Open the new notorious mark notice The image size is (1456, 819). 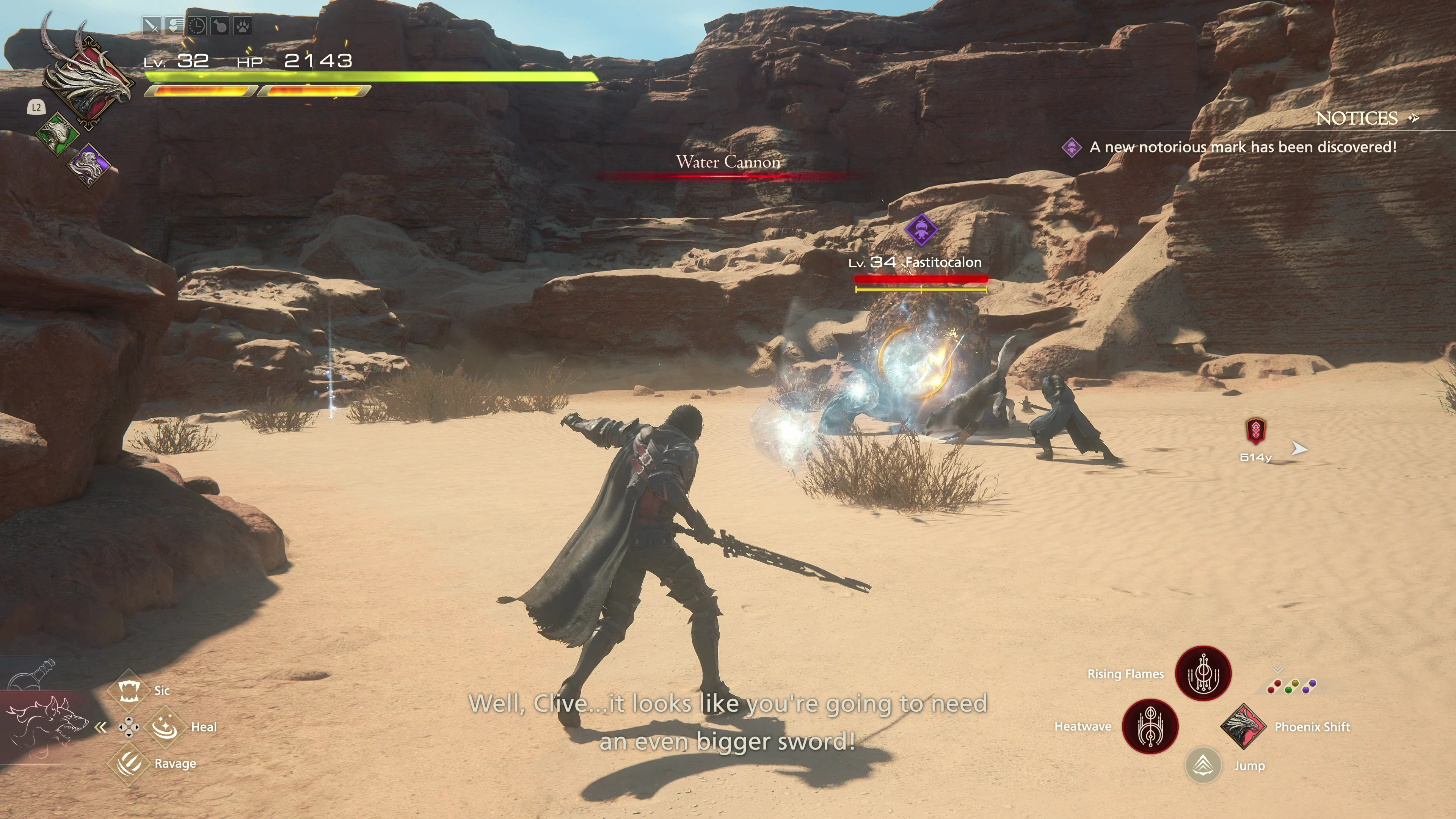(x=1243, y=147)
